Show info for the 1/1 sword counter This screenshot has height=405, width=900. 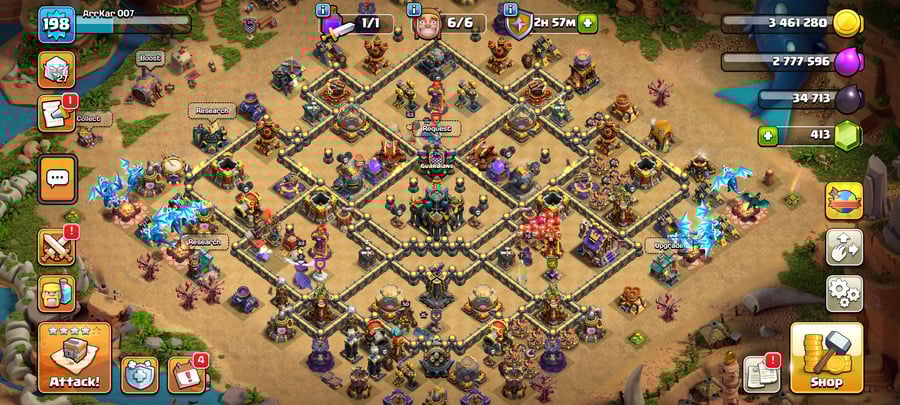(322, 9)
